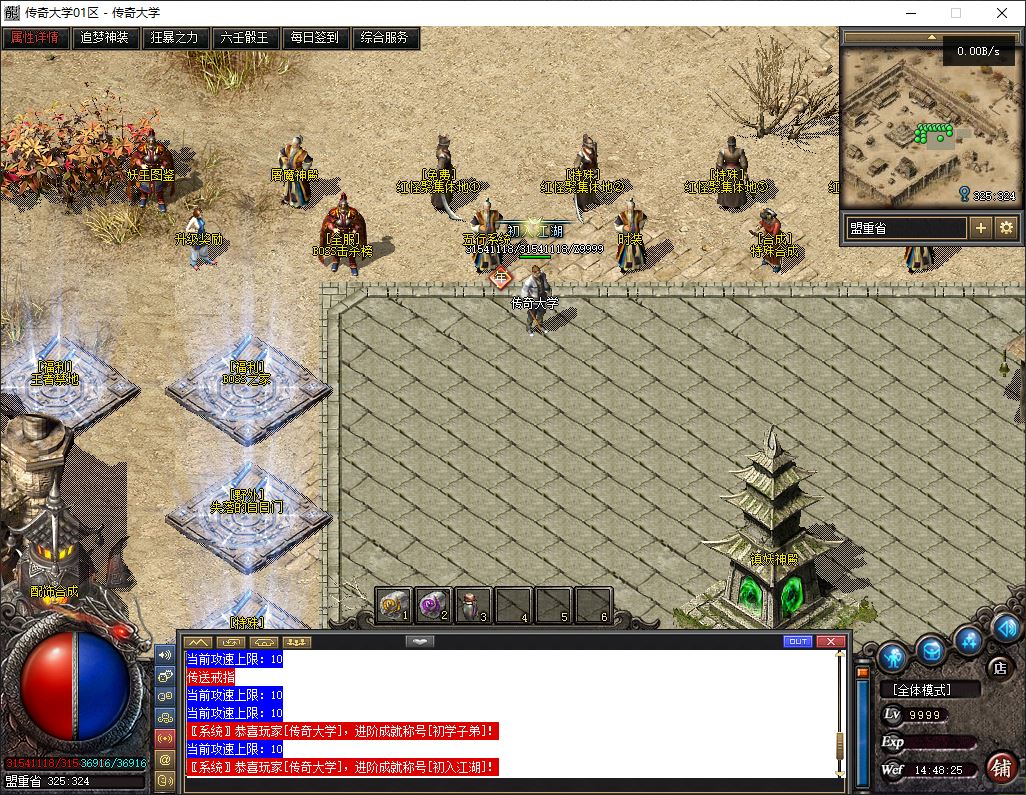The height and width of the screenshot is (795, 1026).
Task: Use the orange scroll in hotbar slot 1
Action: tap(394, 604)
